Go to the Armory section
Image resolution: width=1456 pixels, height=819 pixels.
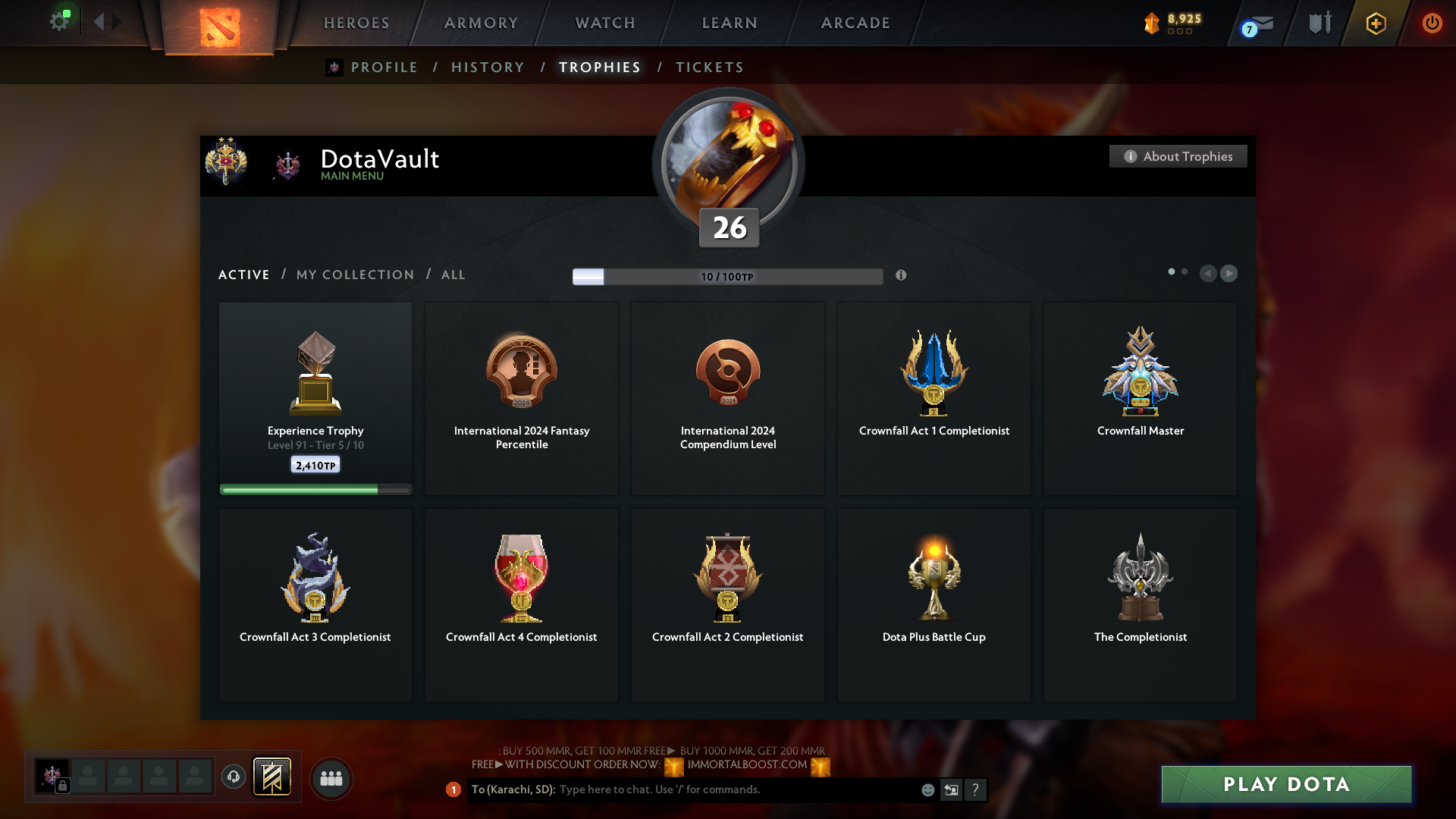coord(481,23)
